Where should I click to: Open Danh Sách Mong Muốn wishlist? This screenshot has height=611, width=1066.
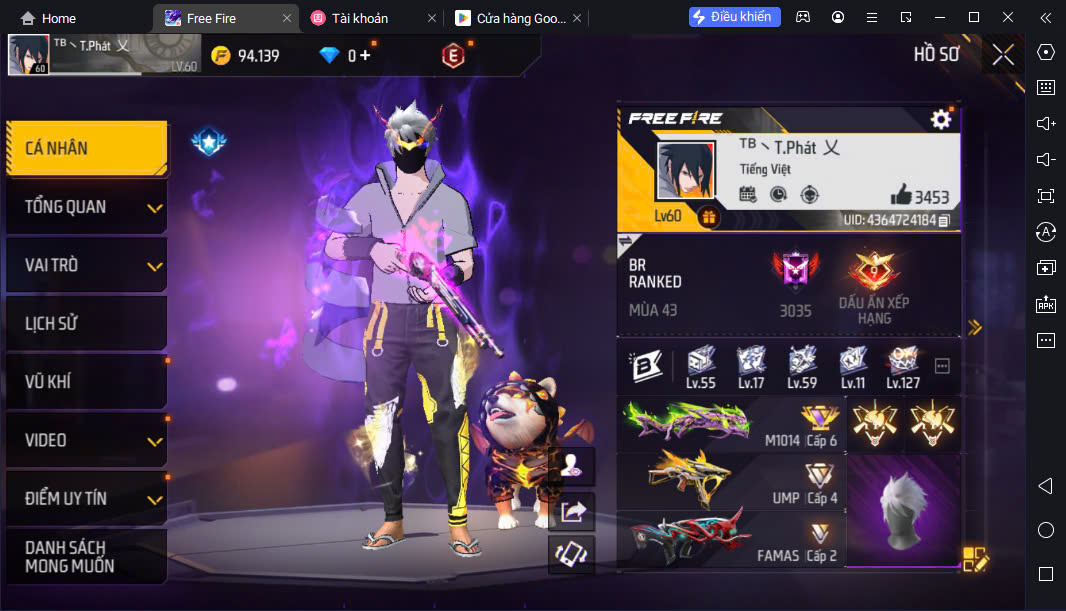tap(86, 556)
